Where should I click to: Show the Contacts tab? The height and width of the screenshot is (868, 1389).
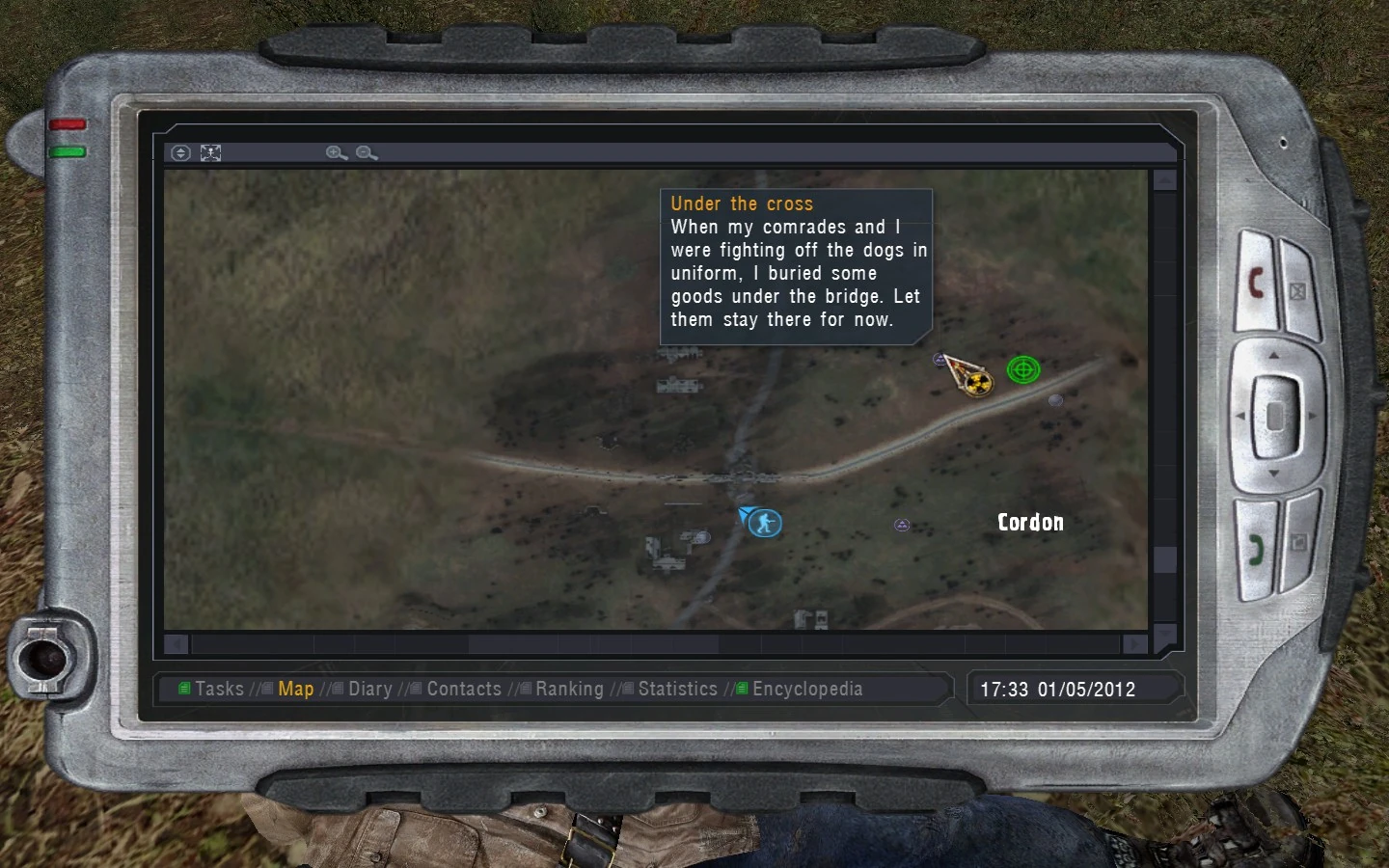[x=464, y=689]
